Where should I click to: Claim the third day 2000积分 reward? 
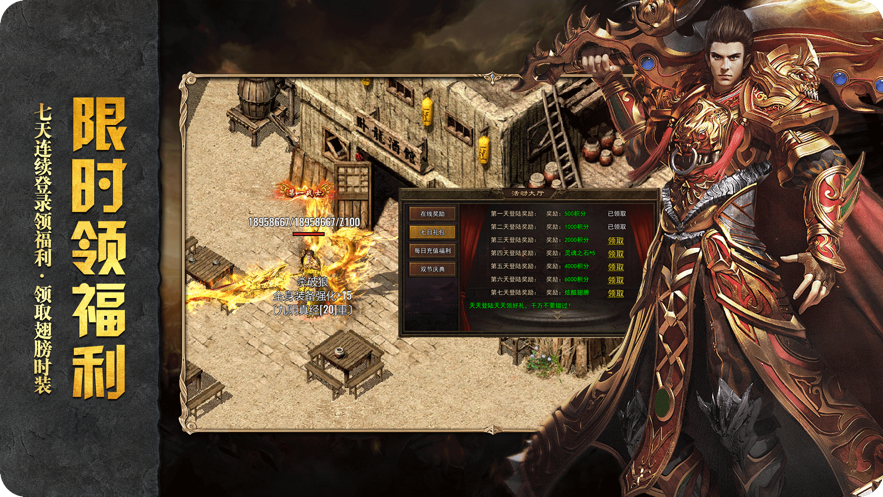point(616,241)
